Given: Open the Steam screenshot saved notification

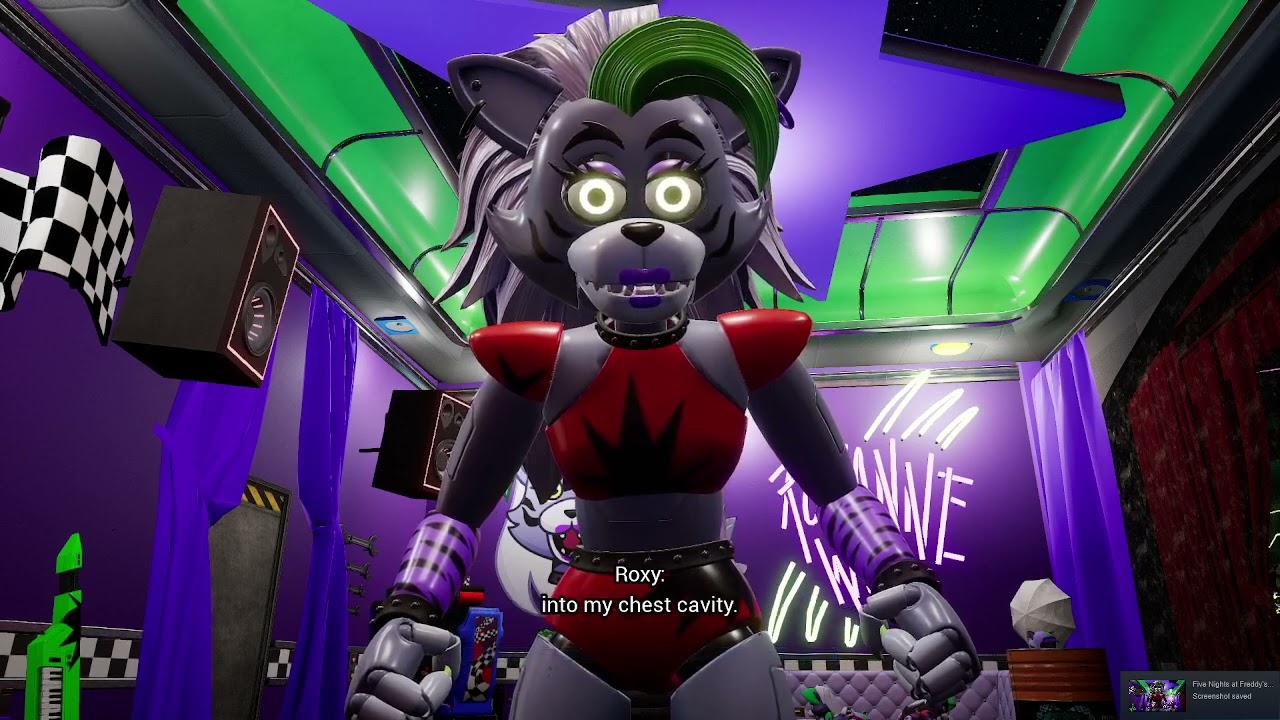Looking at the screenshot, I should (1200, 691).
